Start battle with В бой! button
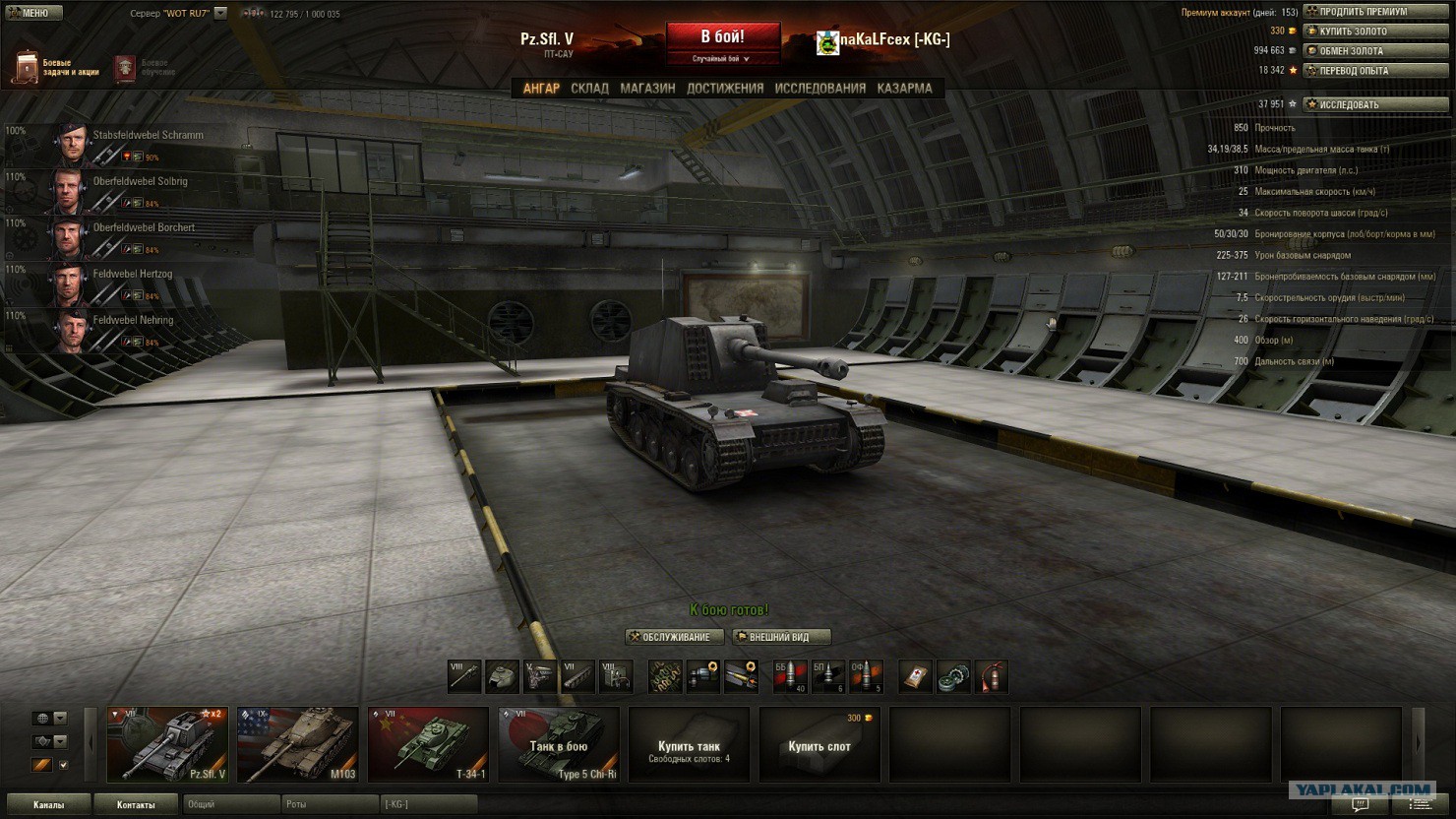The image size is (1456, 819). tap(722, 38)
